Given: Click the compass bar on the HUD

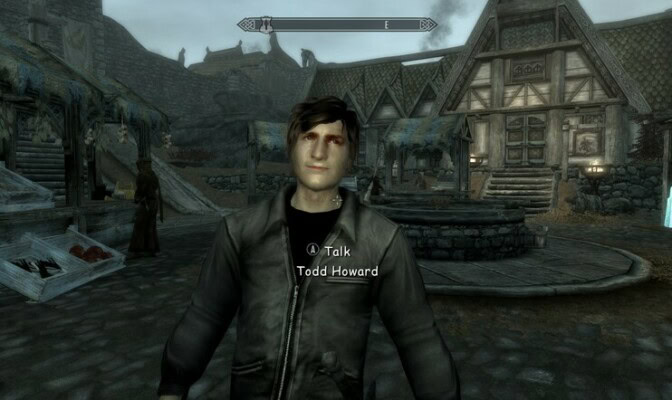Looking at the screenshot, I should tap(337, 24).
